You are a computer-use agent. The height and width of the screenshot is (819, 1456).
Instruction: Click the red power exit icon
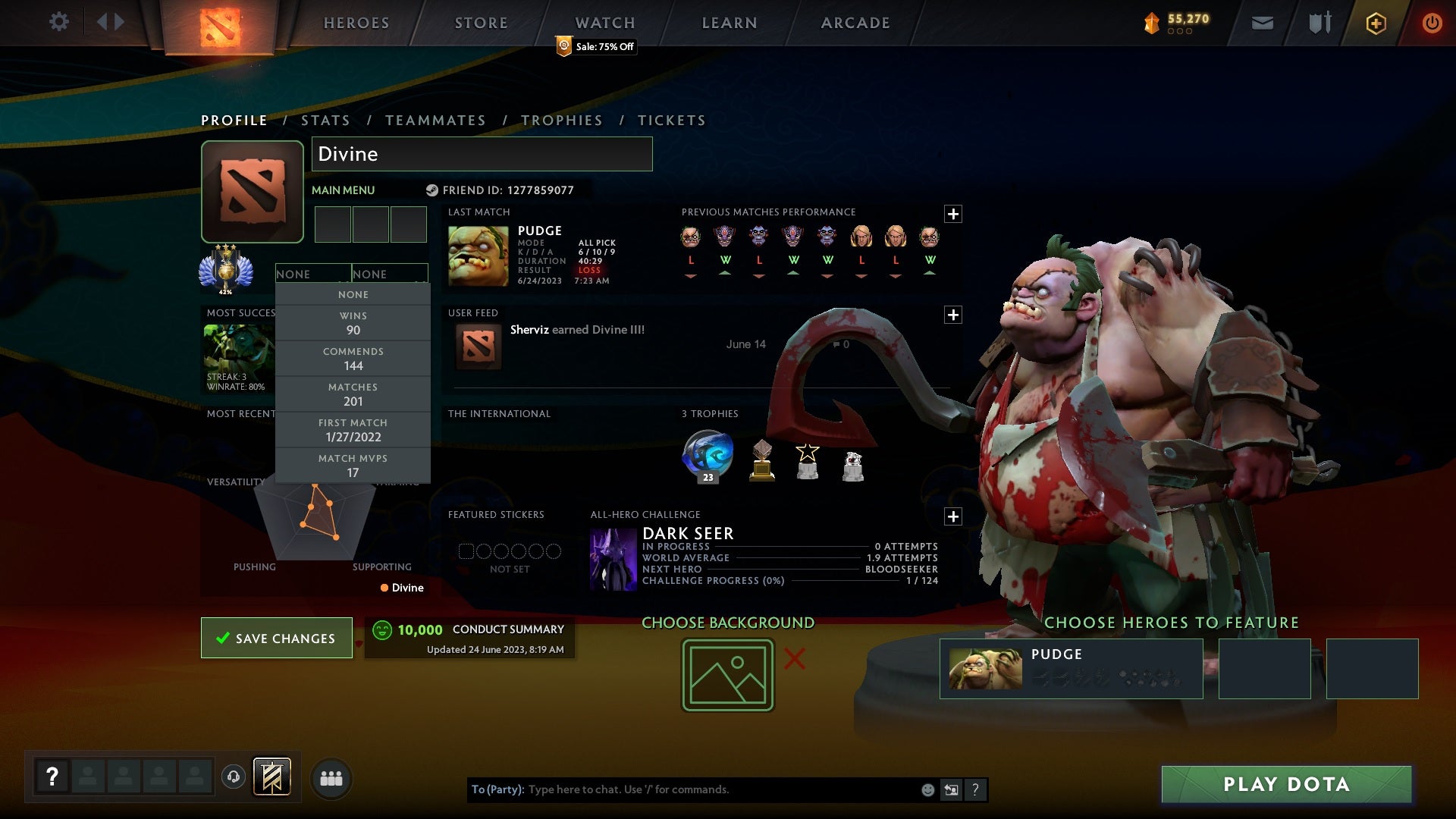[1432, 23]
